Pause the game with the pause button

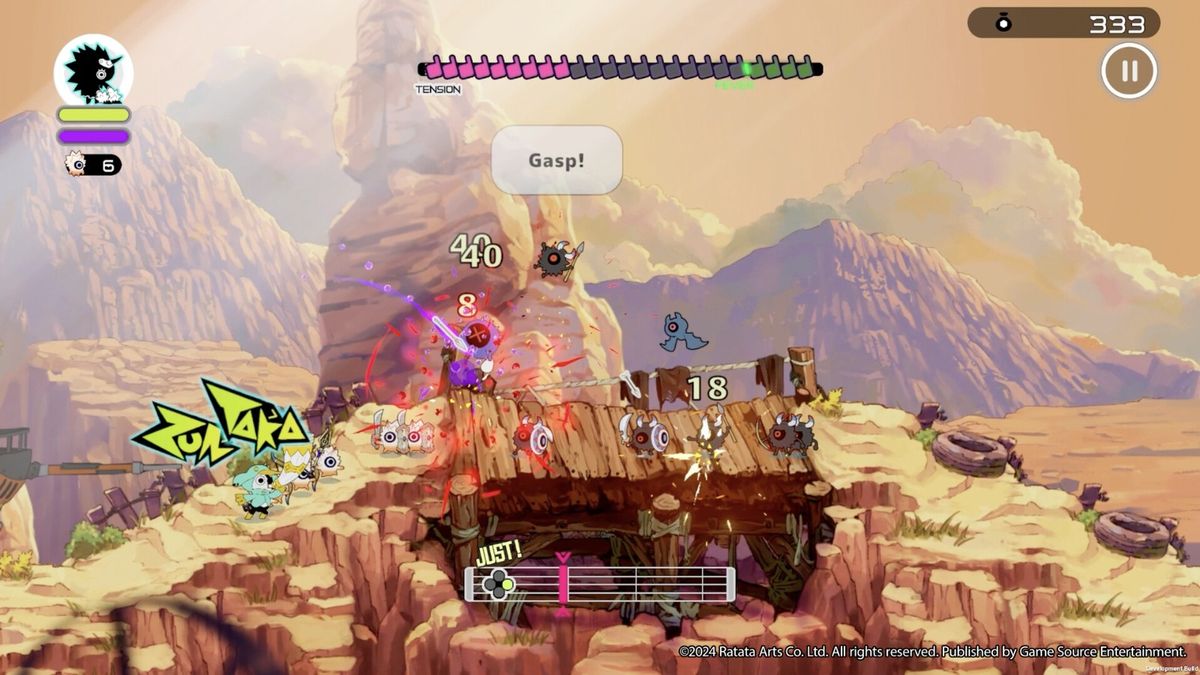(x=1129, y=71)
